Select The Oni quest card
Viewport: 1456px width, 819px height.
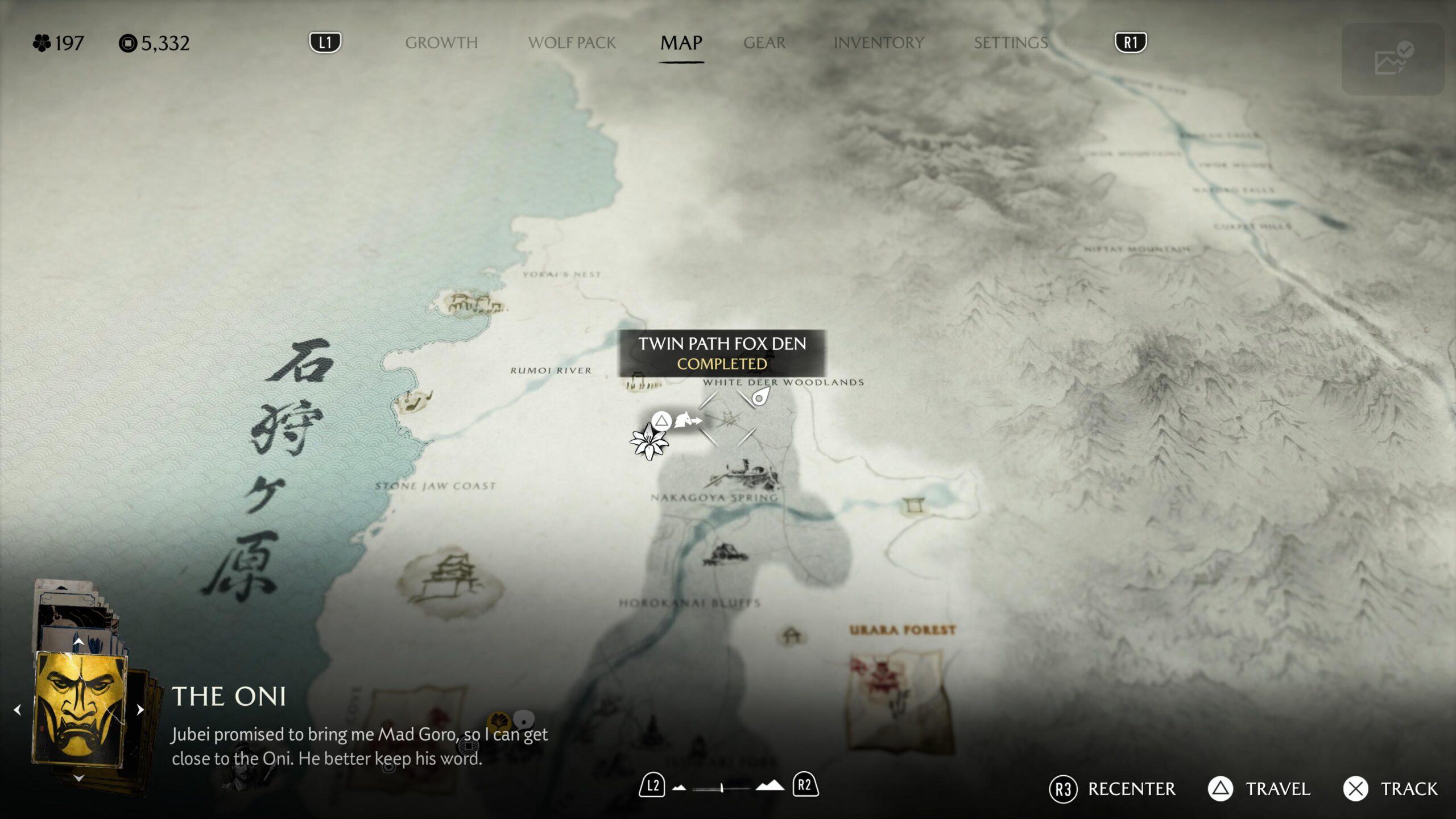[x=79, y=709]
